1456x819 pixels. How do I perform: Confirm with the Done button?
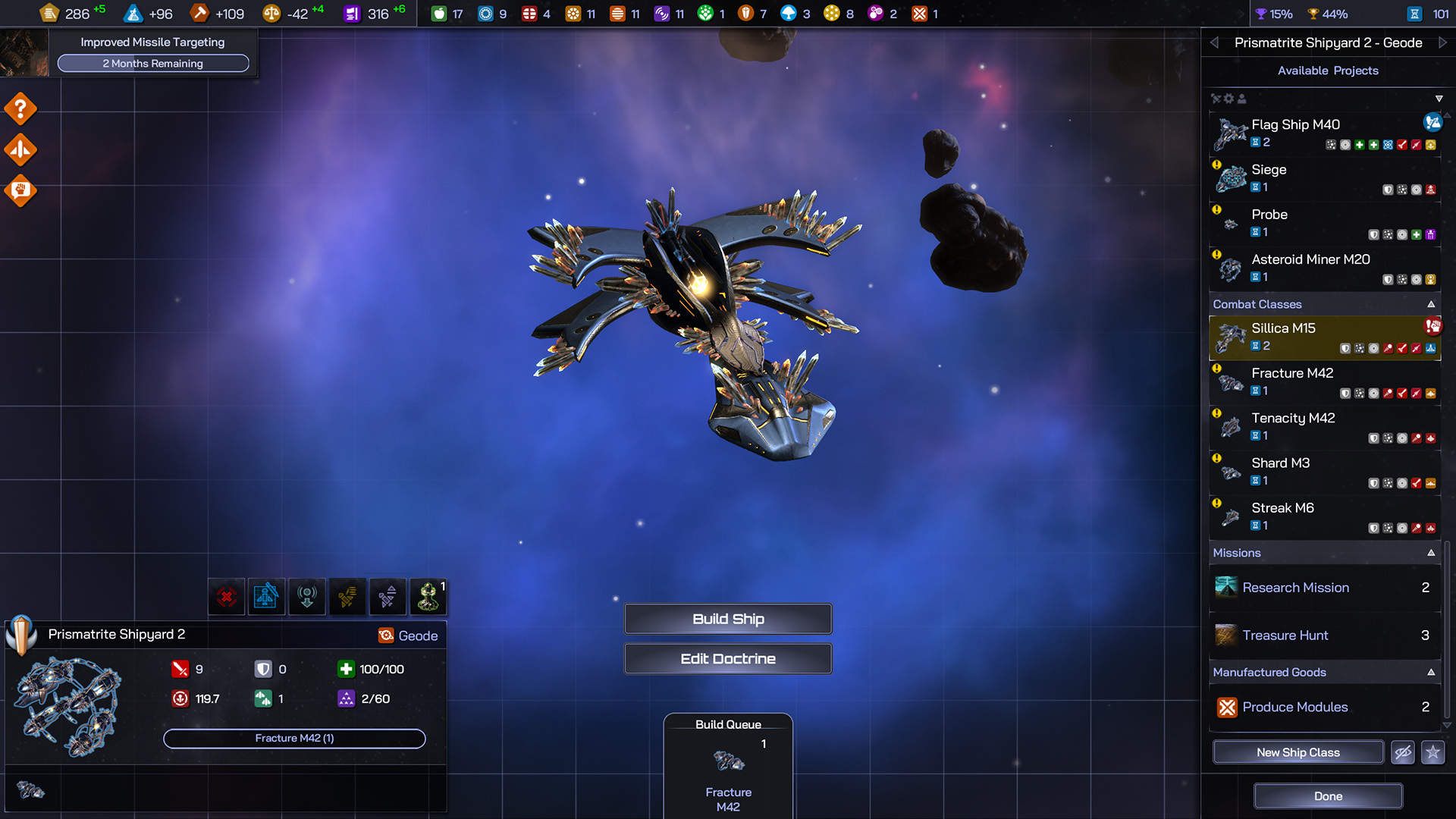(1328, 796)
